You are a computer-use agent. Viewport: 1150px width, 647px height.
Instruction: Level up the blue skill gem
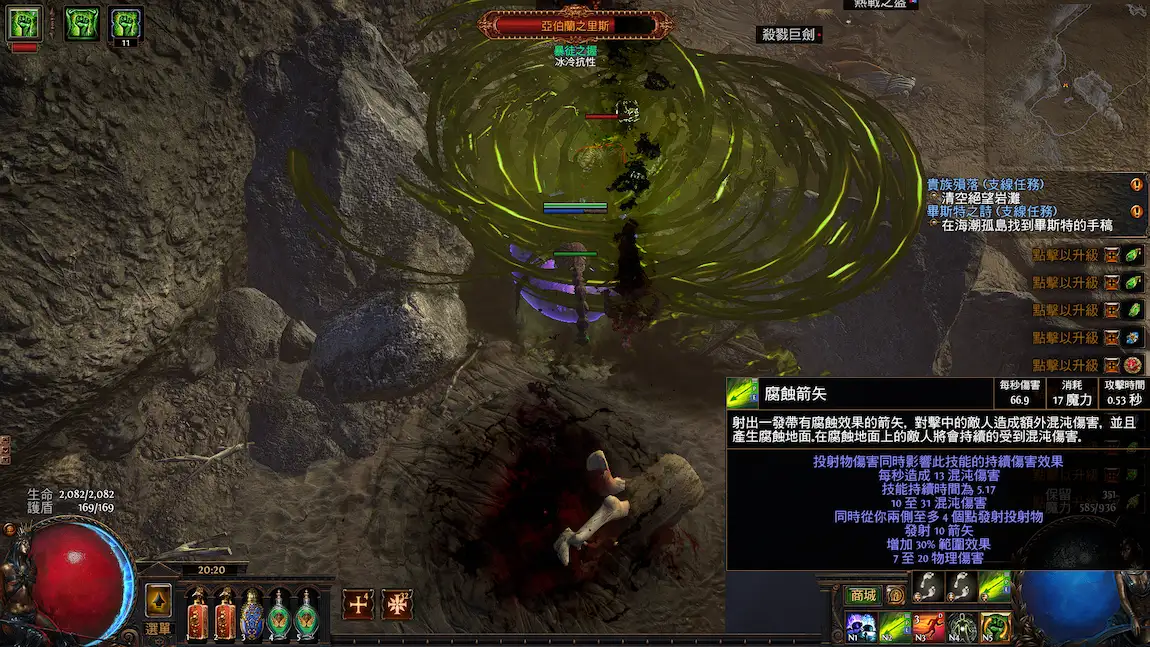(1111, 338)
